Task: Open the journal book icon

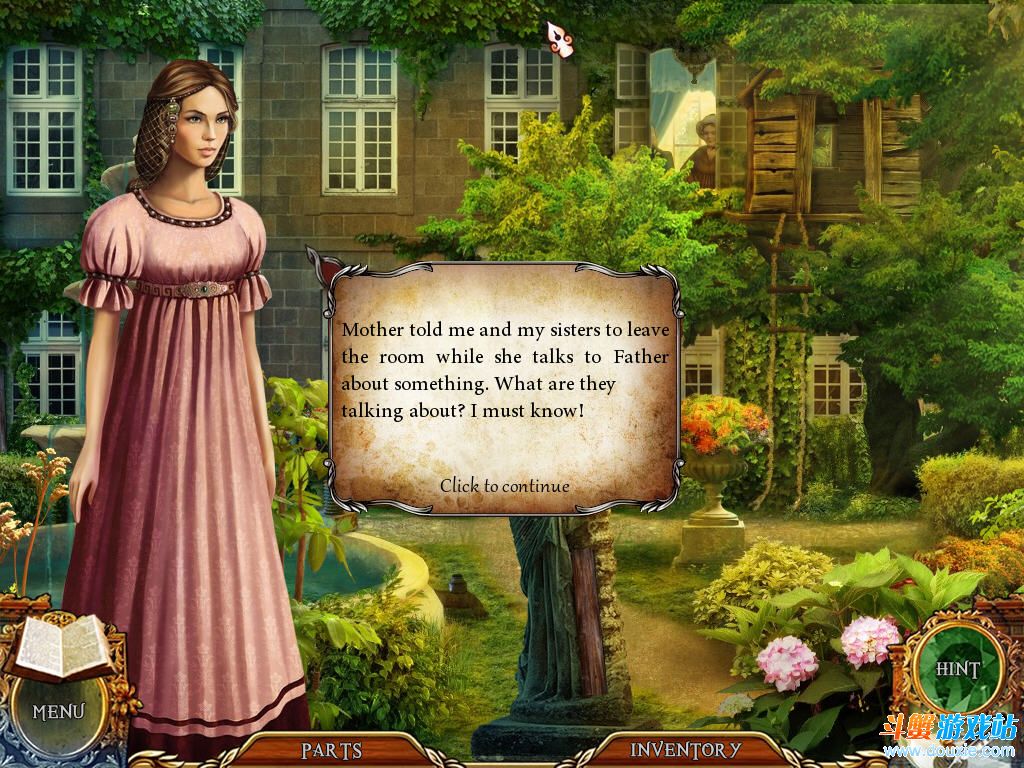Action: 62,645
